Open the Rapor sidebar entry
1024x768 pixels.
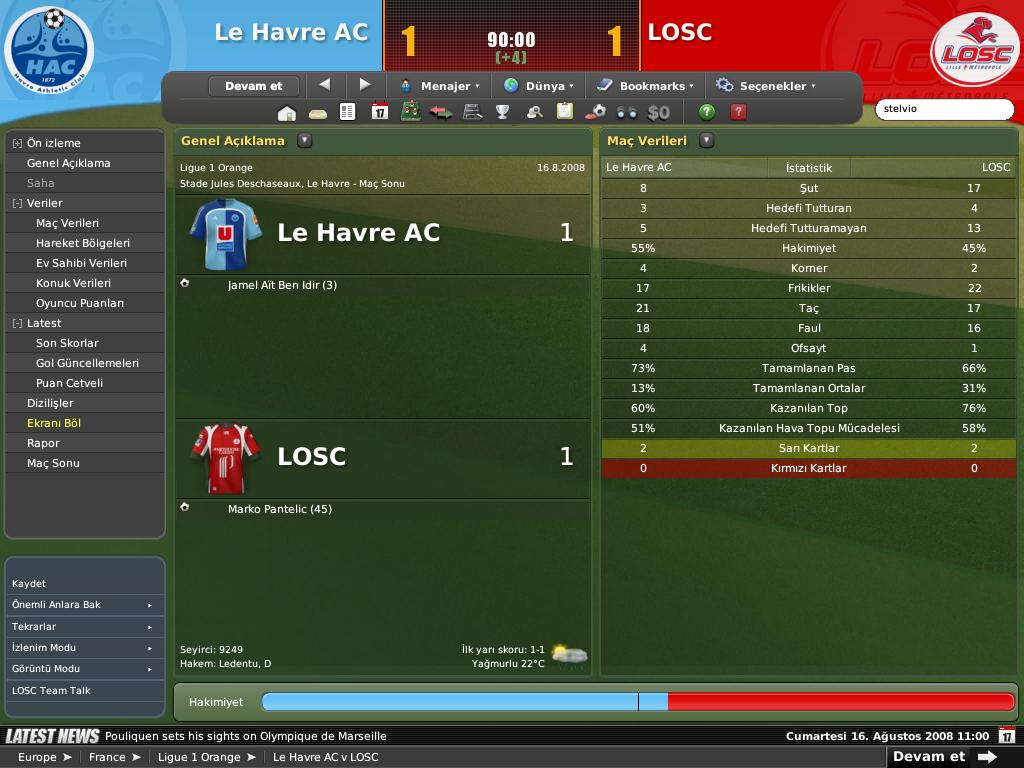click(x=43, y=443)
